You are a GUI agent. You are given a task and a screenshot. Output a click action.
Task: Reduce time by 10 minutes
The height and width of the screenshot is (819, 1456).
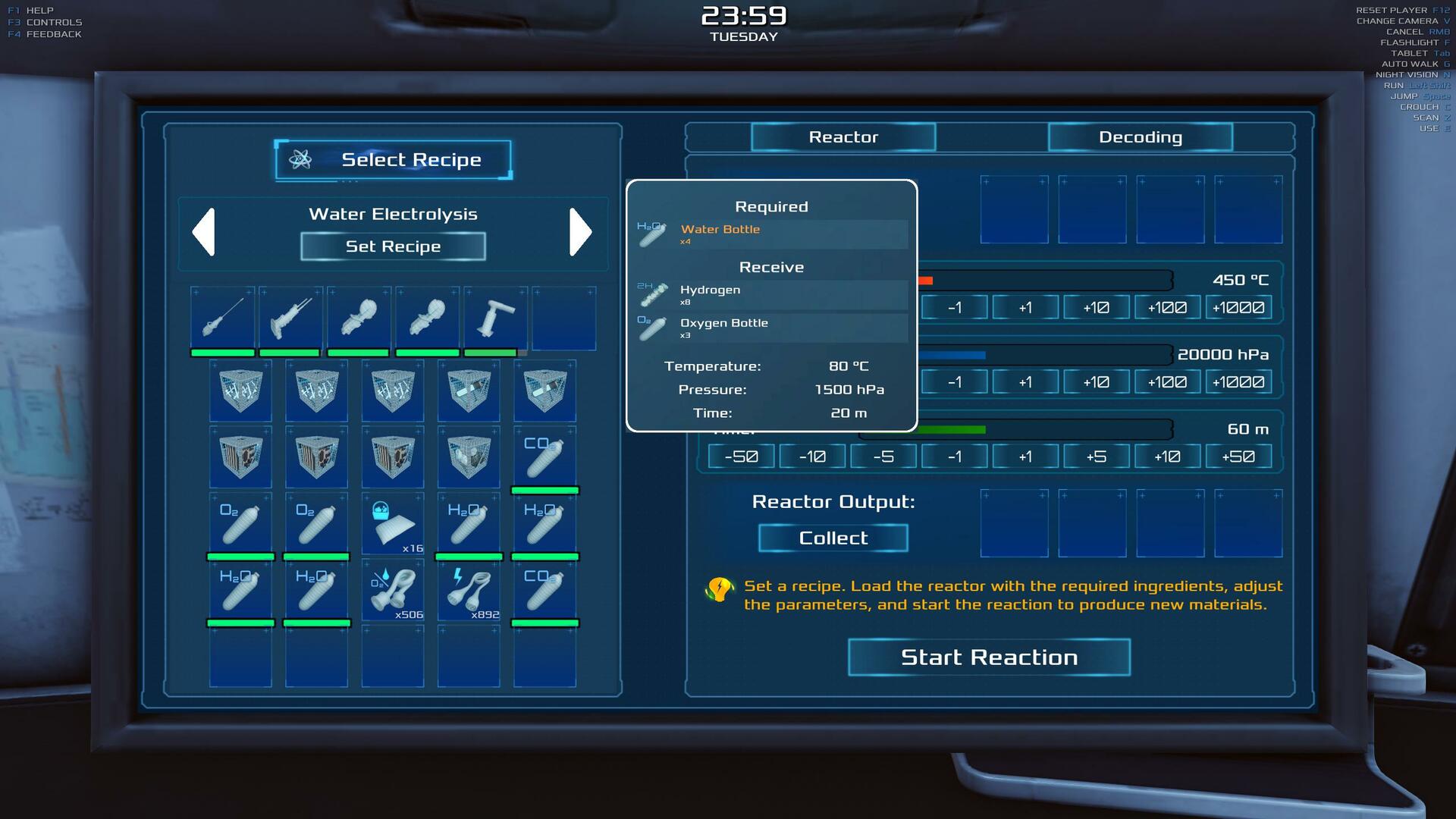click(812, 457)
